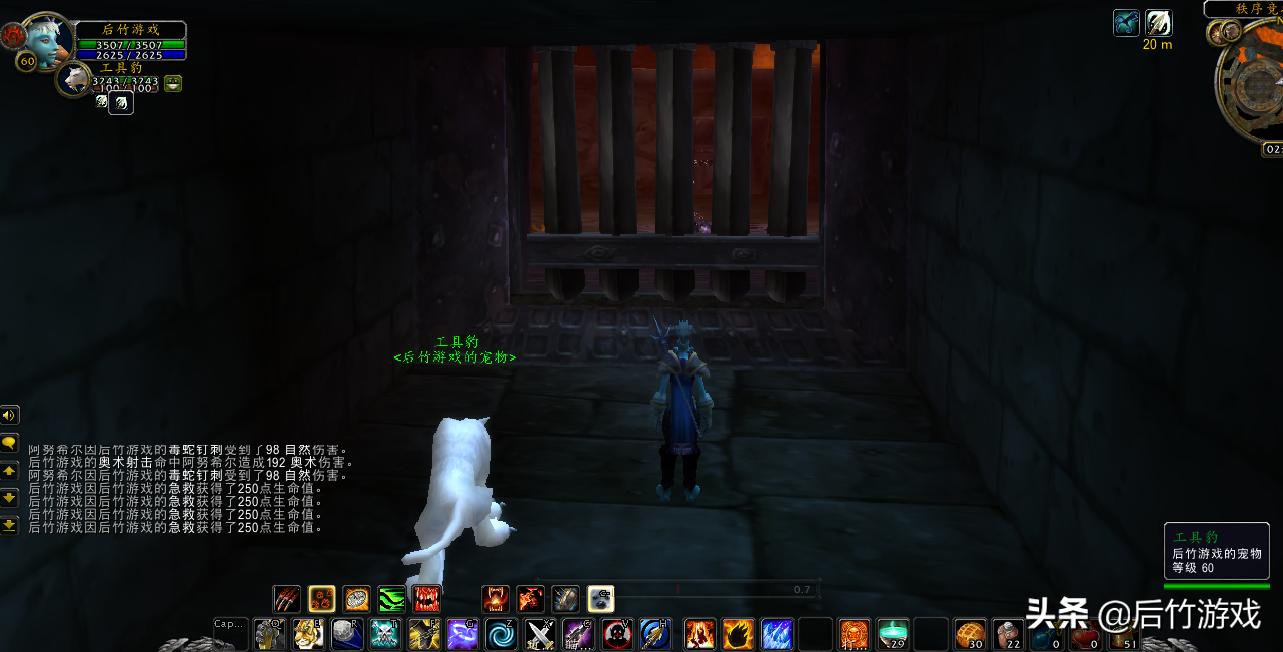The image size is (1283, 652).
Task: Use the red skull ability slot
Action: click(617, 634)
